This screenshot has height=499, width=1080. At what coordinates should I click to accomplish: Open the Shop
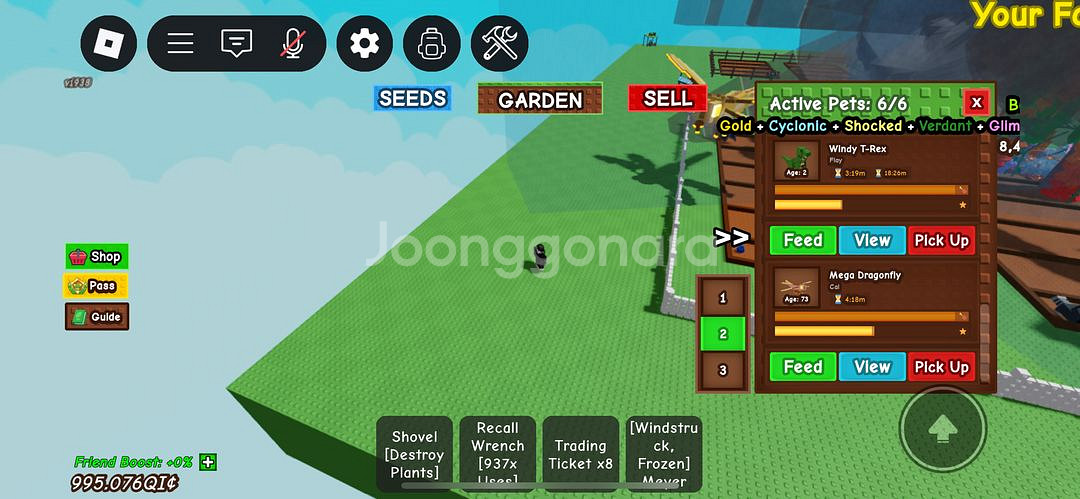[x=96, y=257]
